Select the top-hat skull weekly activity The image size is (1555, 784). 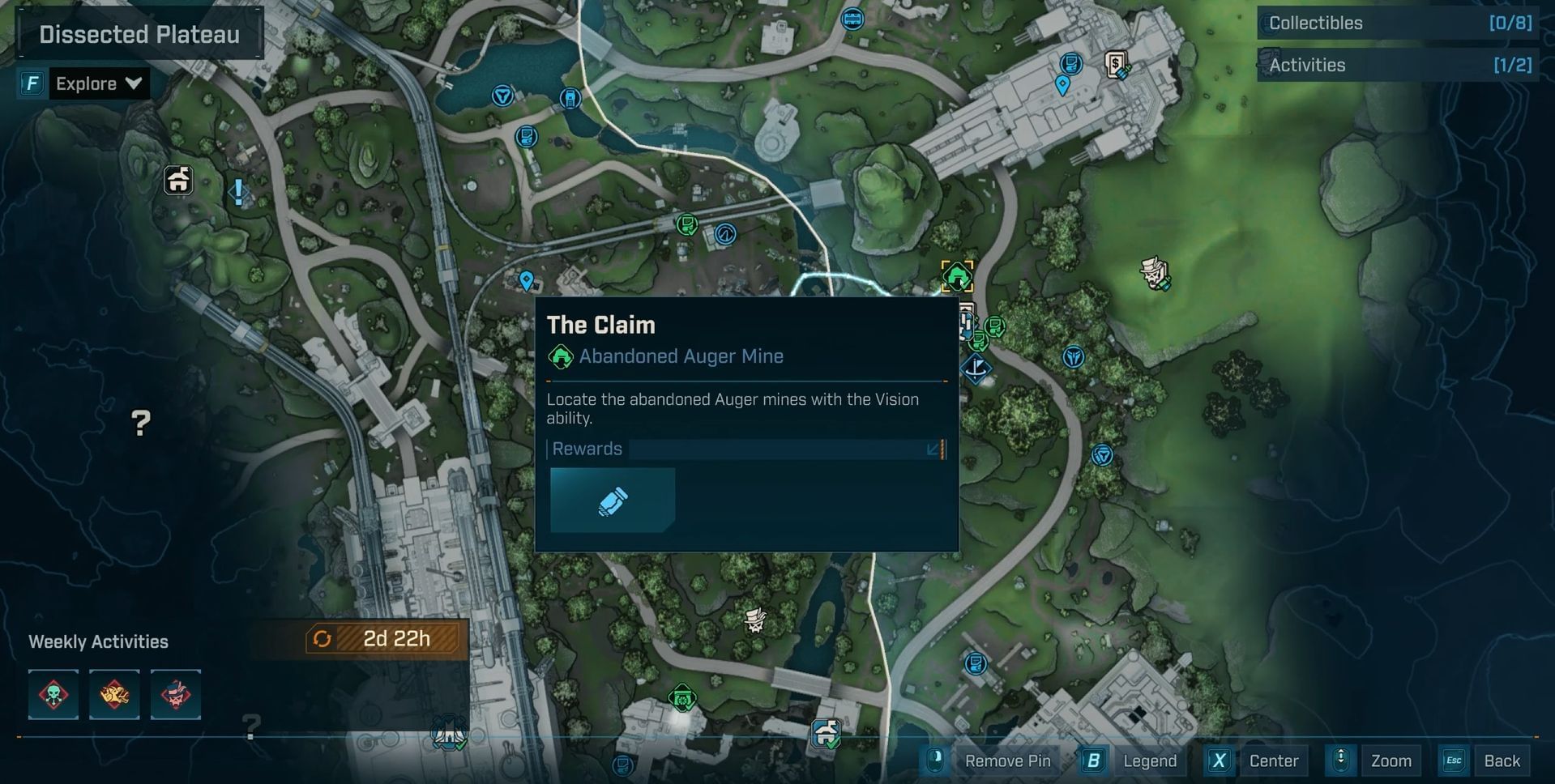tap(175, 695)
